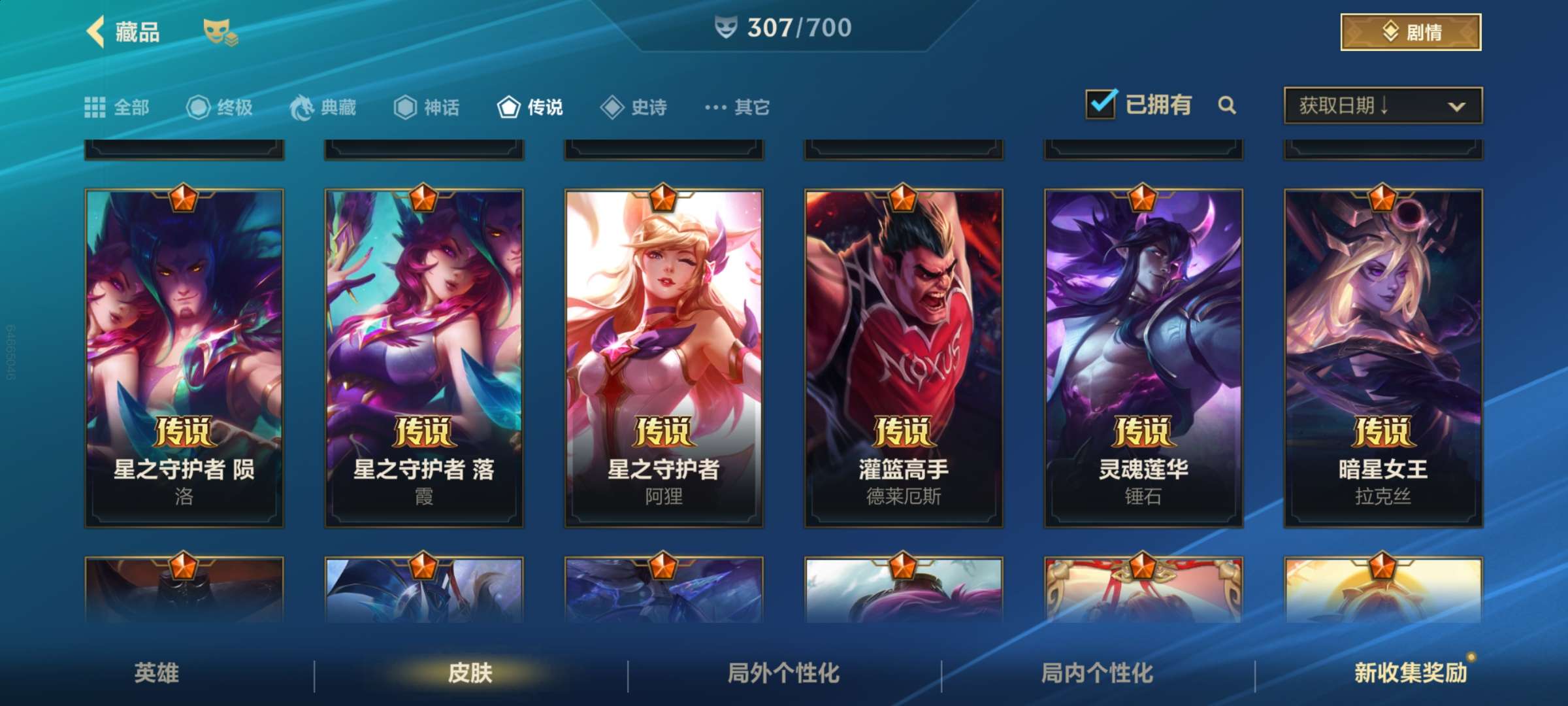The image size is (1568, 706).
Task: Open the 暗星女王 拉克丝 skin card
Action: [1383, 358]
